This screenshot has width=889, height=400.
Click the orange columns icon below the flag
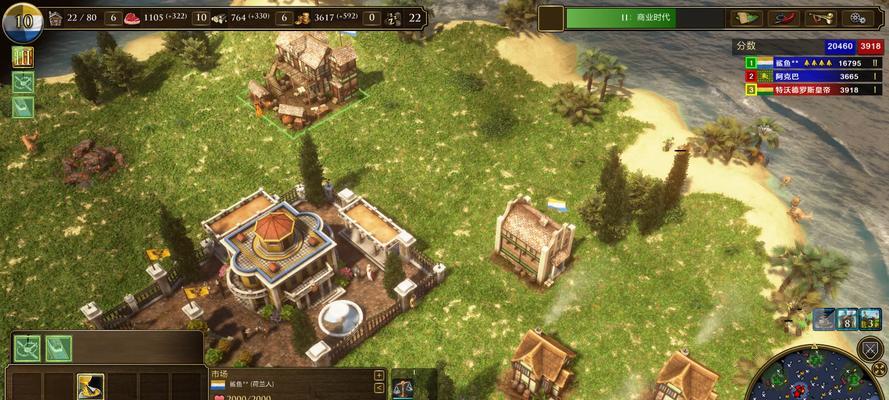[x=22, y=57]
